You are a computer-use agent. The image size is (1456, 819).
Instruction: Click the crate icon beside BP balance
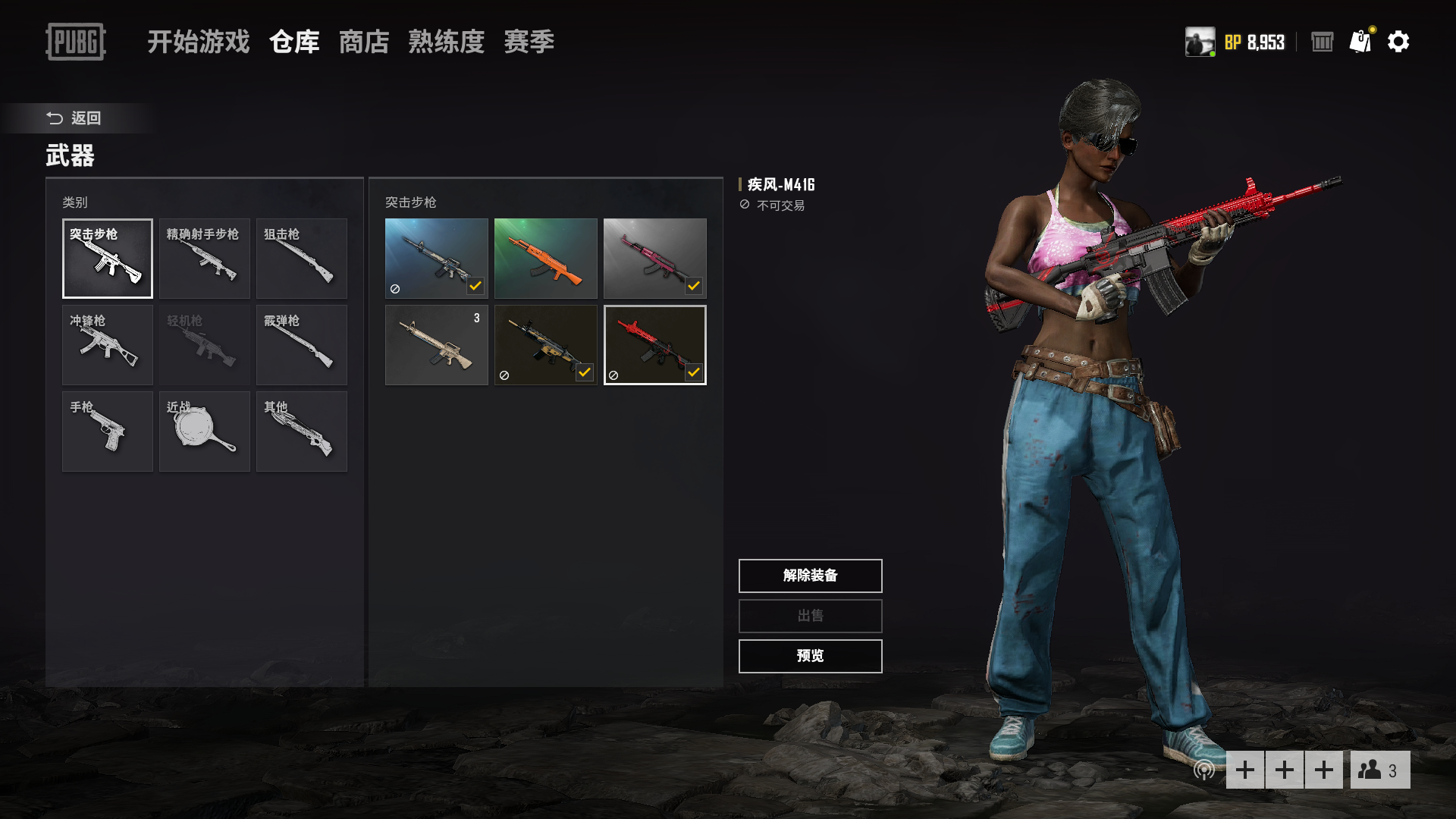(1321, 42)
